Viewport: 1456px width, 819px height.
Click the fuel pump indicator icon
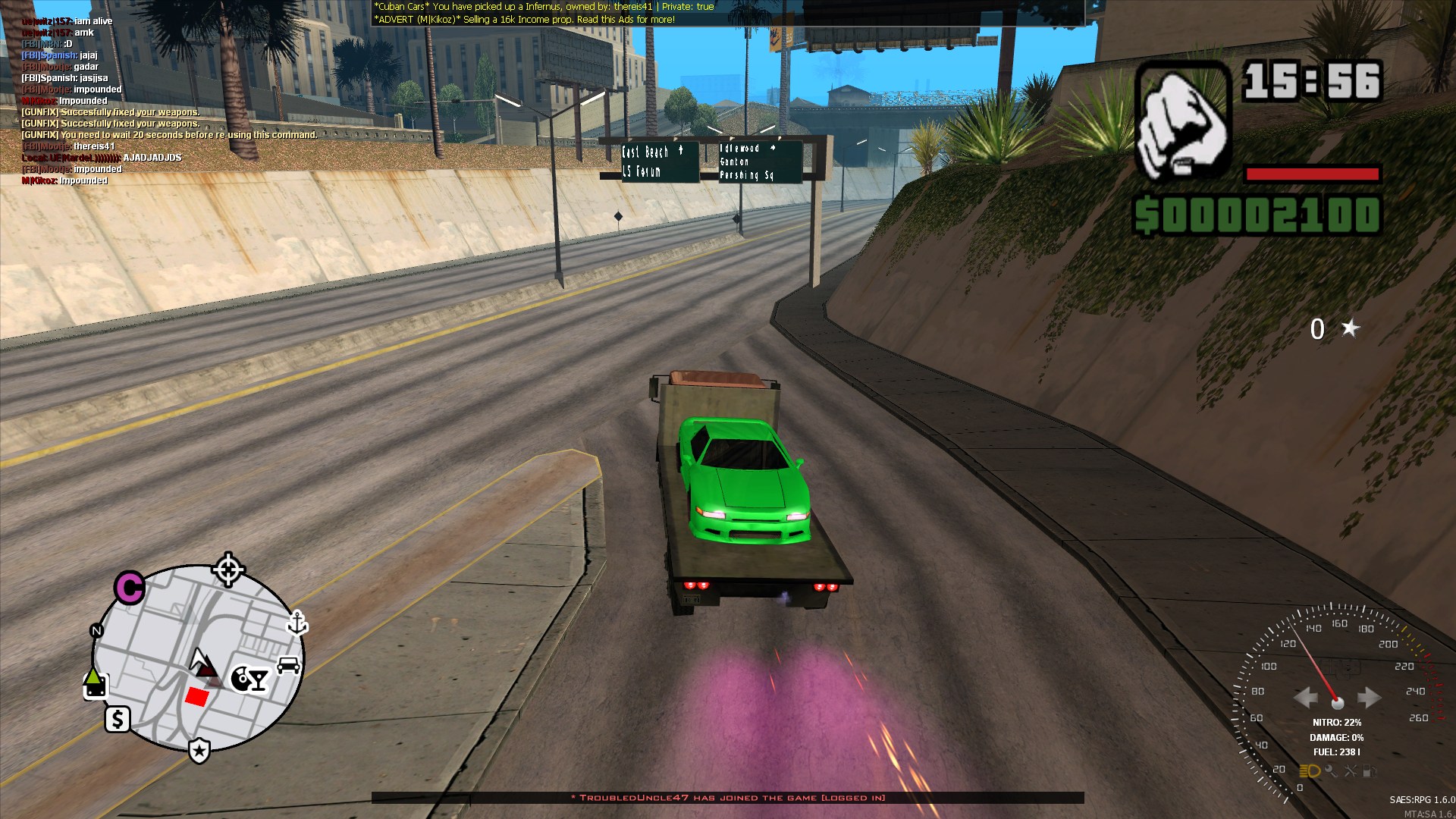pos(1370,771)
